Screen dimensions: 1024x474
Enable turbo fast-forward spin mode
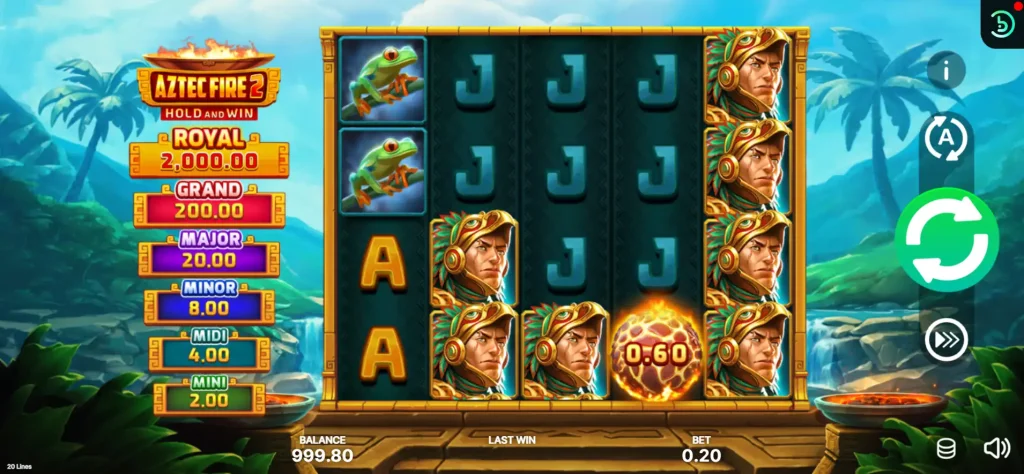coord(945,341)
